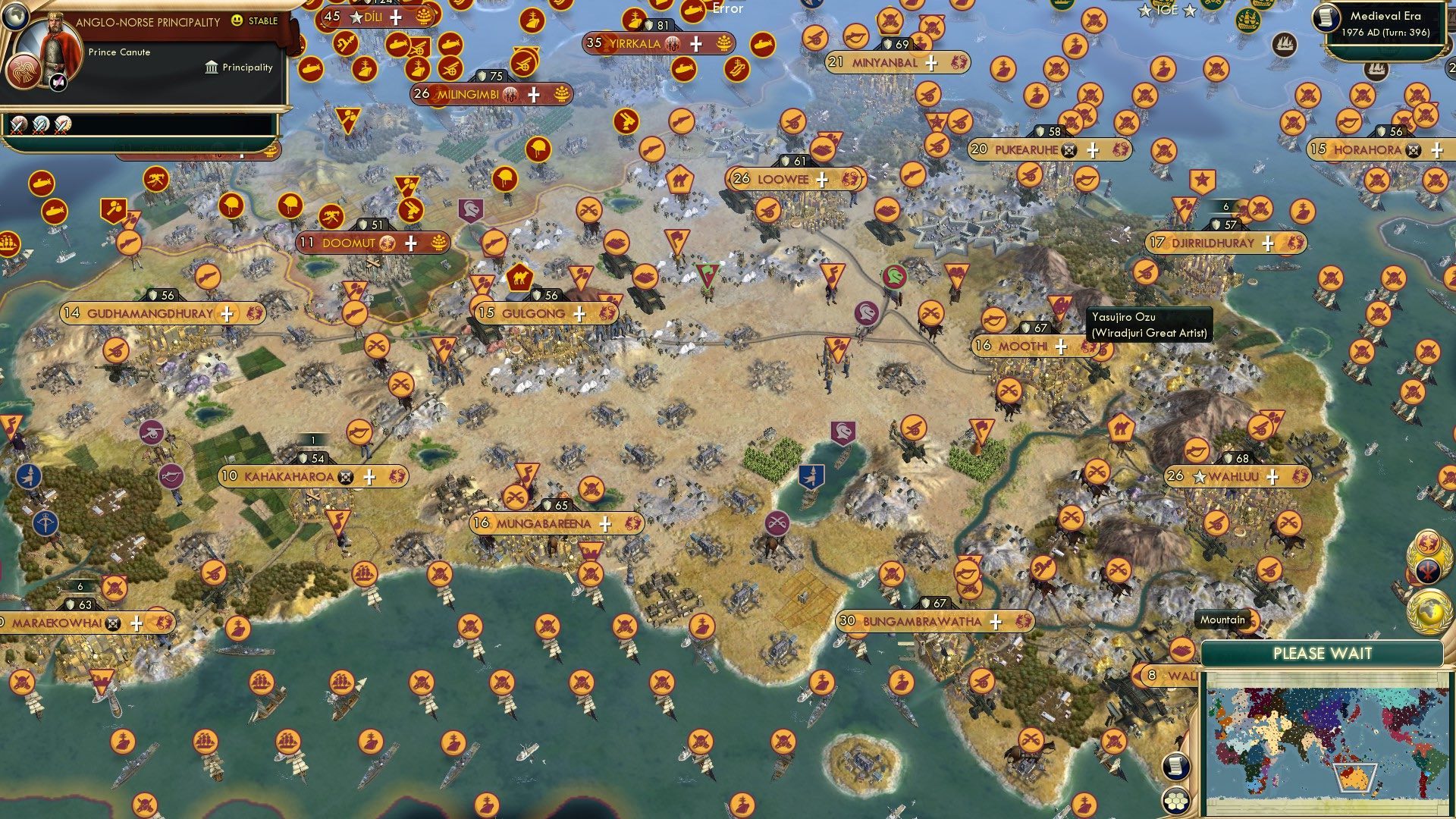Click the puppet icon on Pukearuhe's banner
This screenshot has width=1456, height=819.
point(1068,150)
